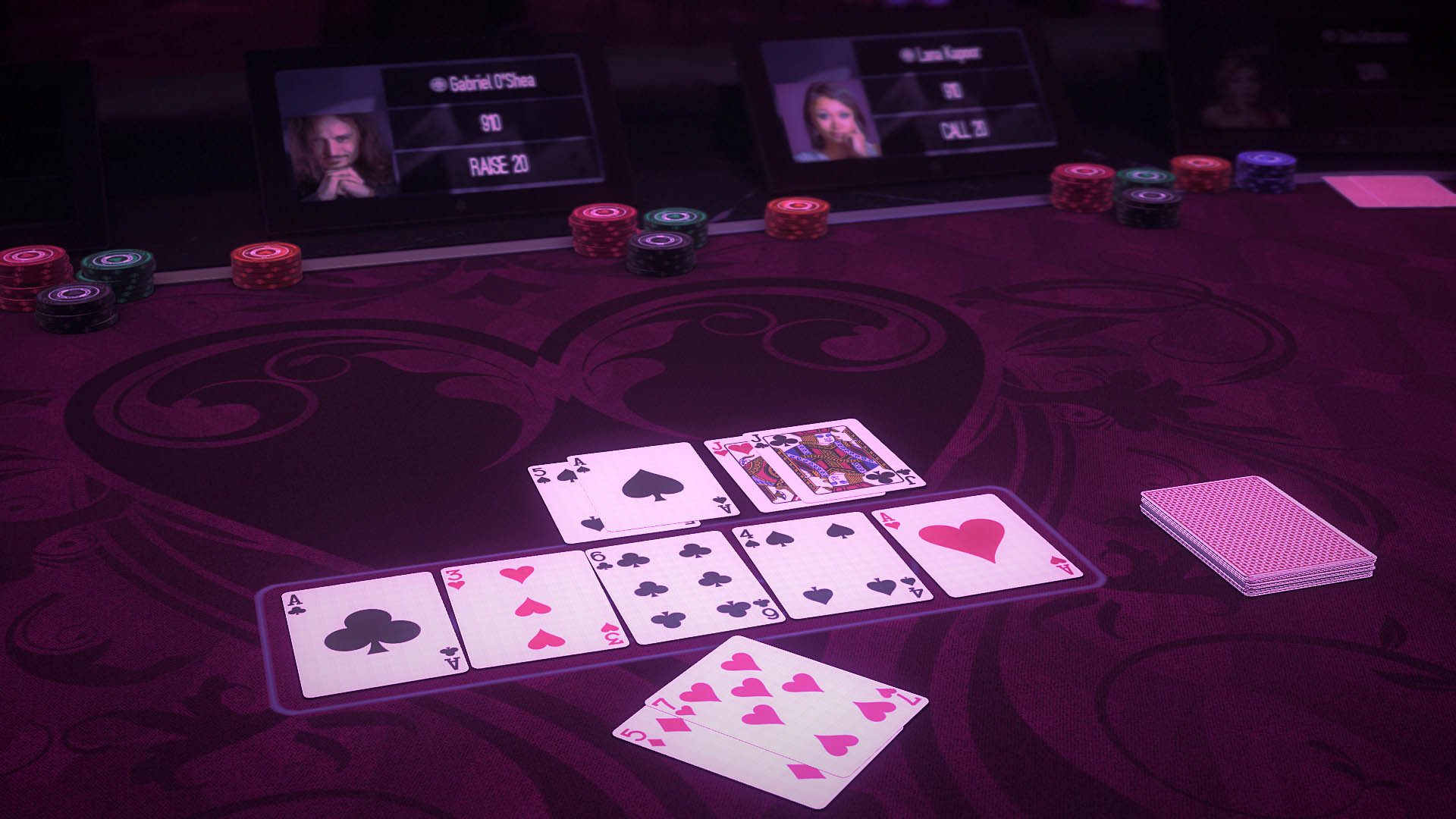Select the blue chip stack on the right
The width and height of the screenshot is (1456, 819).
tap(1263, 171)
